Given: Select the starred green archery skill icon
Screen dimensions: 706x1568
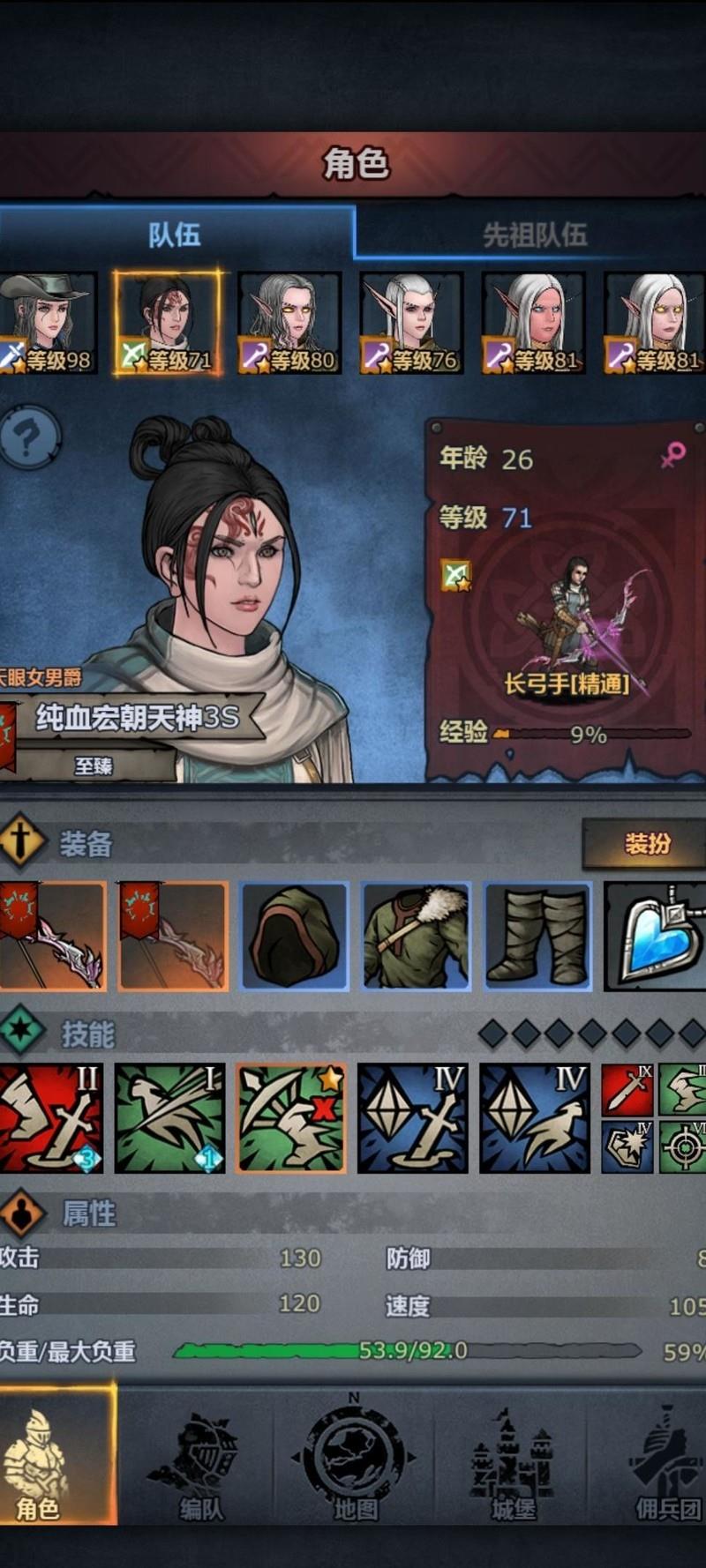Looking at the screenshot, I should pos(291,1118).
